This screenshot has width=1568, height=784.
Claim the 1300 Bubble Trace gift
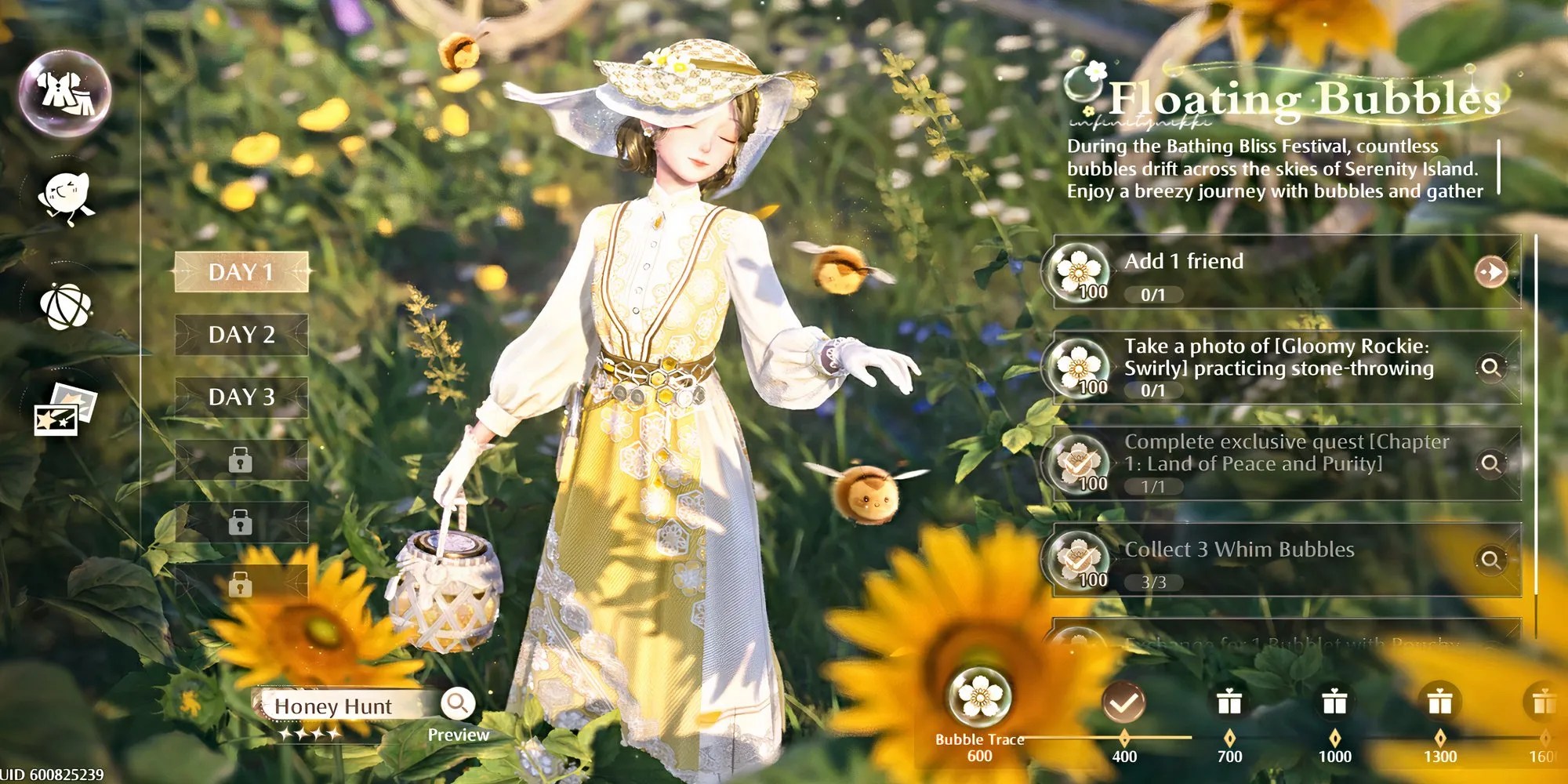click(x=1439, y=702)
